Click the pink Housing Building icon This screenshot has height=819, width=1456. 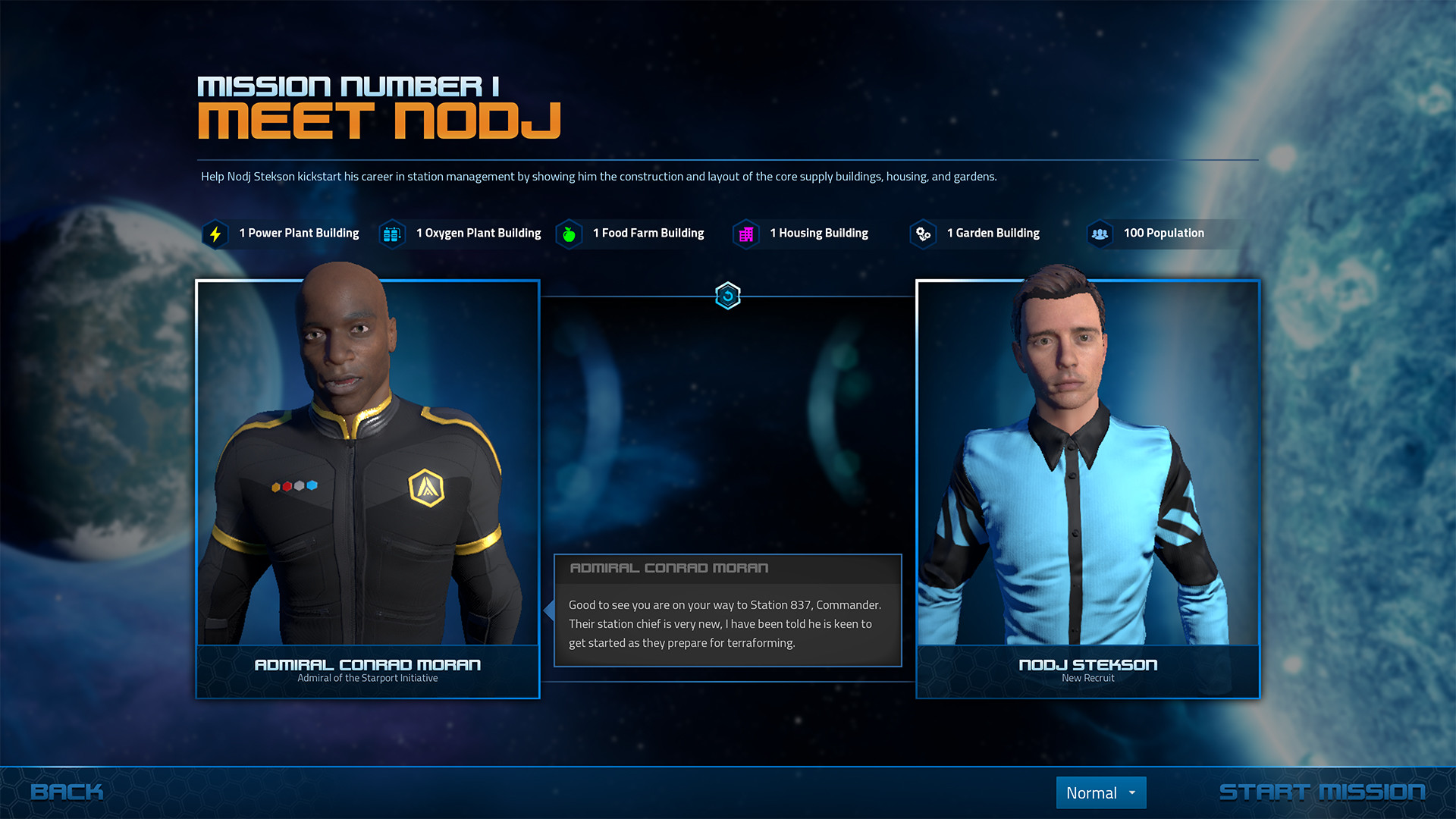[746, 234]
